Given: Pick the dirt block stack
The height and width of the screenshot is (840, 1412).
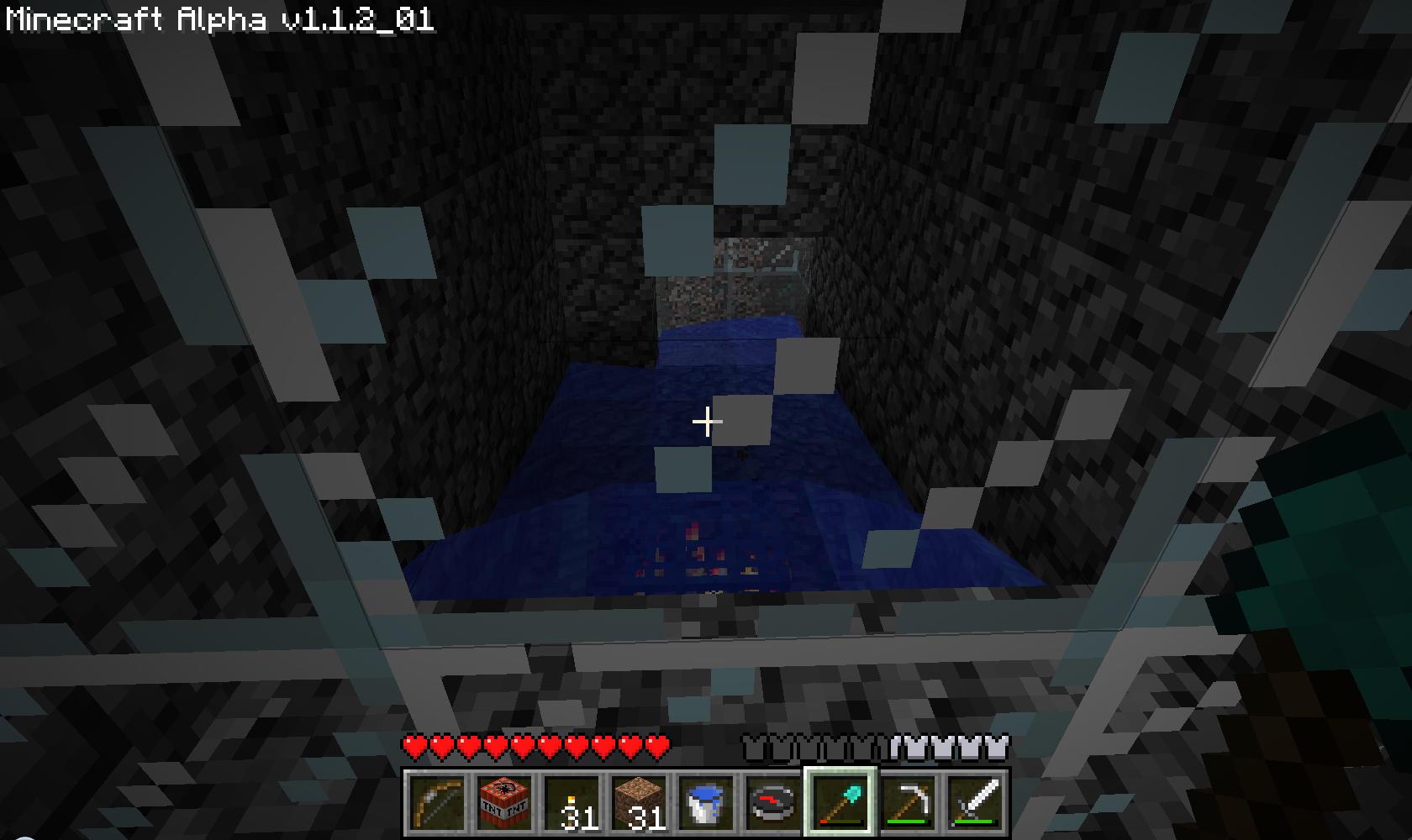Looking at the screenshot, I should 639,802.
